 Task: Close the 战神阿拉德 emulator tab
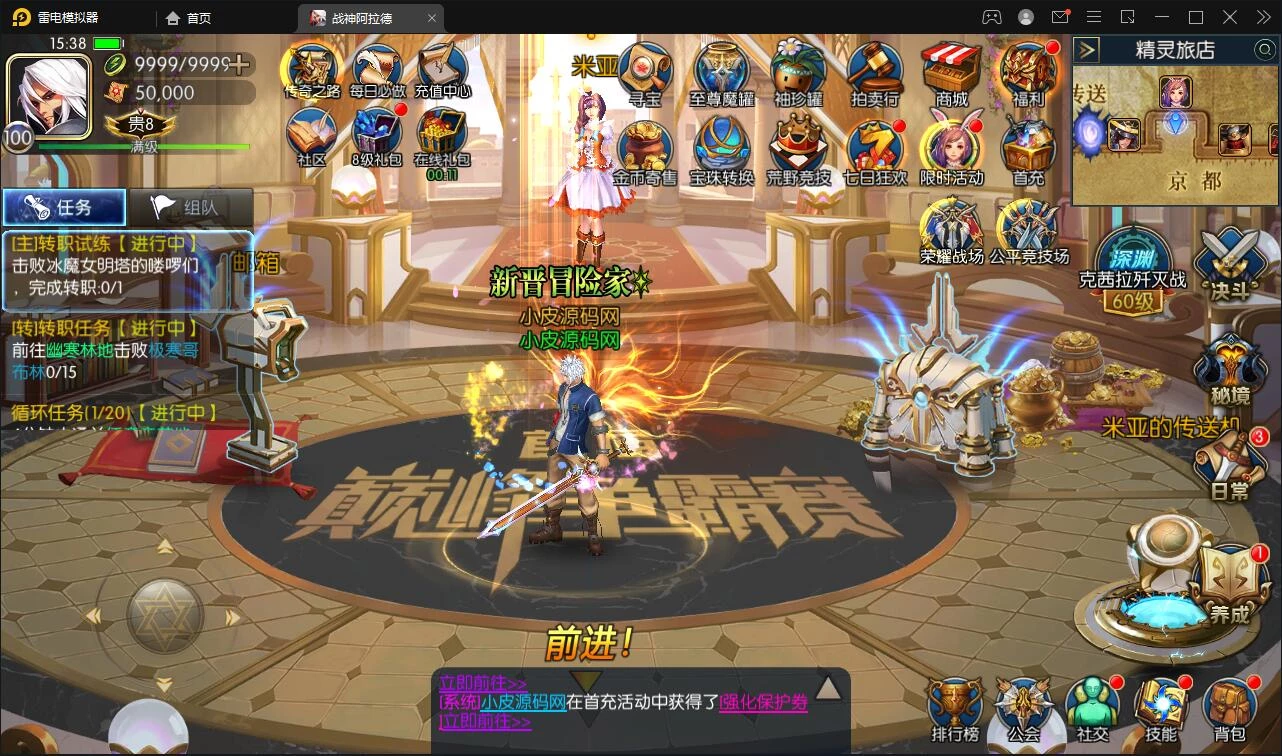tap(432, 18)
